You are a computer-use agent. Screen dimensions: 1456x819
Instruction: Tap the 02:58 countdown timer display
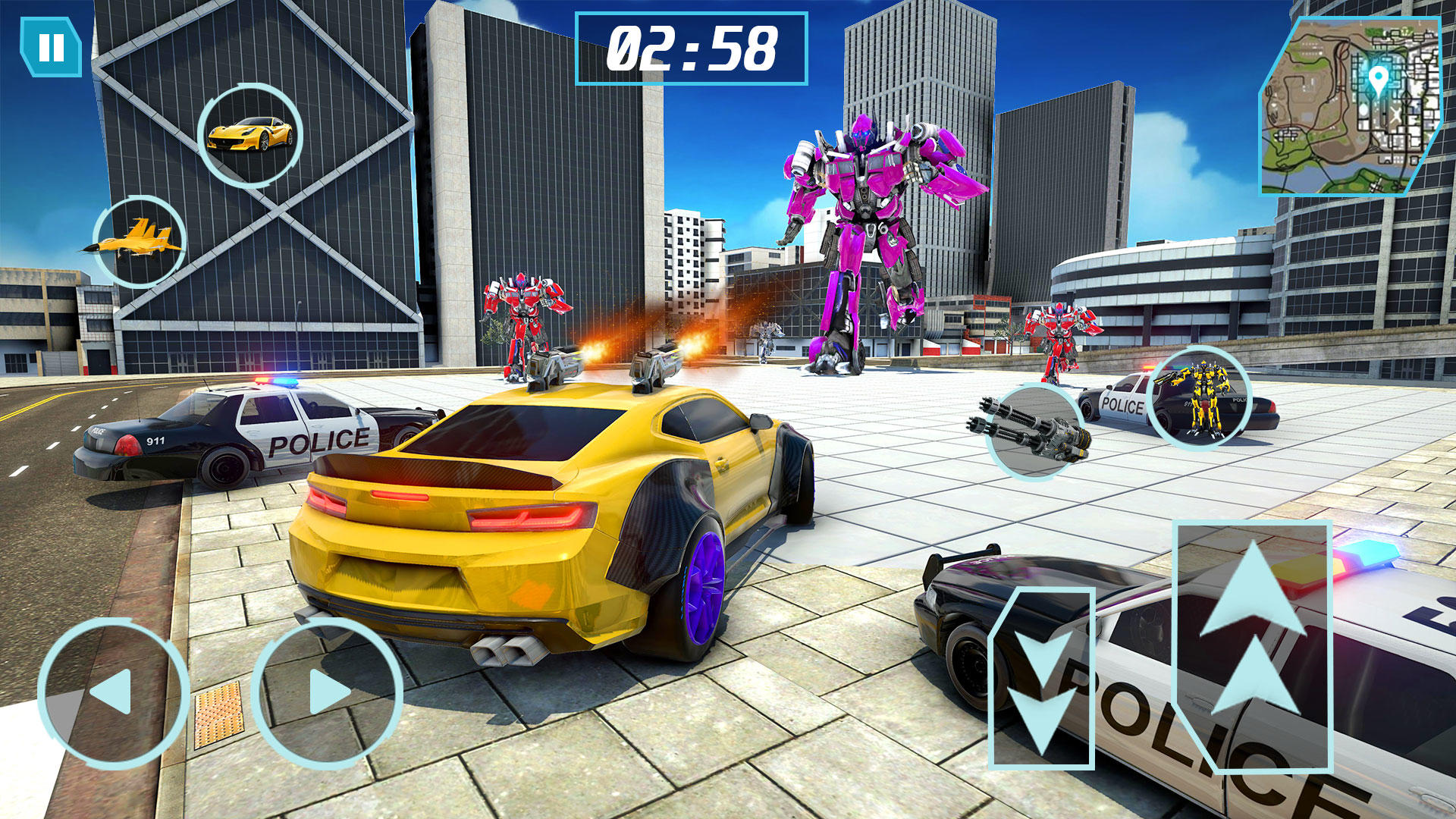pyautogui.click(x=694, y=47)
